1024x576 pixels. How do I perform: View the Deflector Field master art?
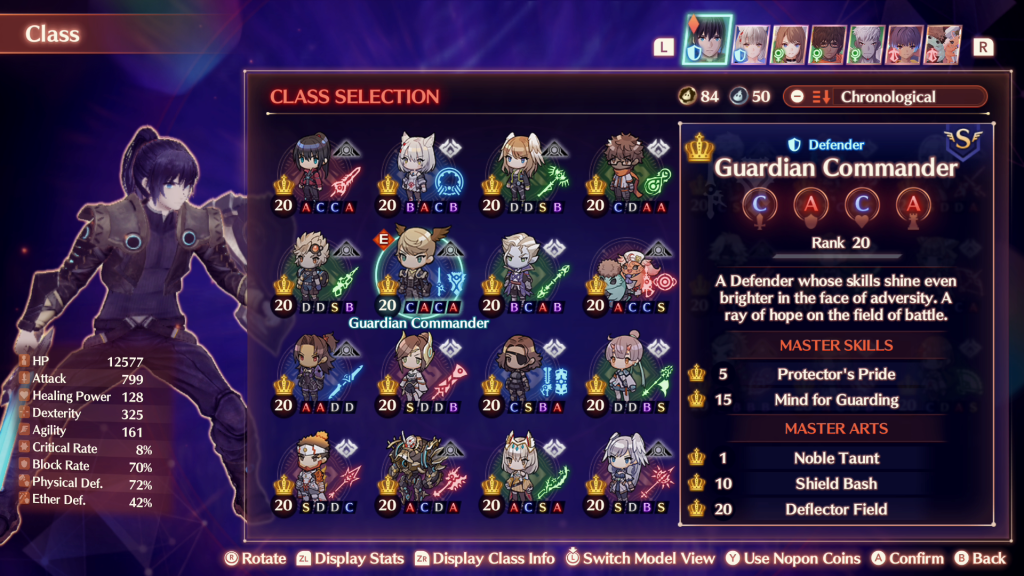click(x=836, y=510)
